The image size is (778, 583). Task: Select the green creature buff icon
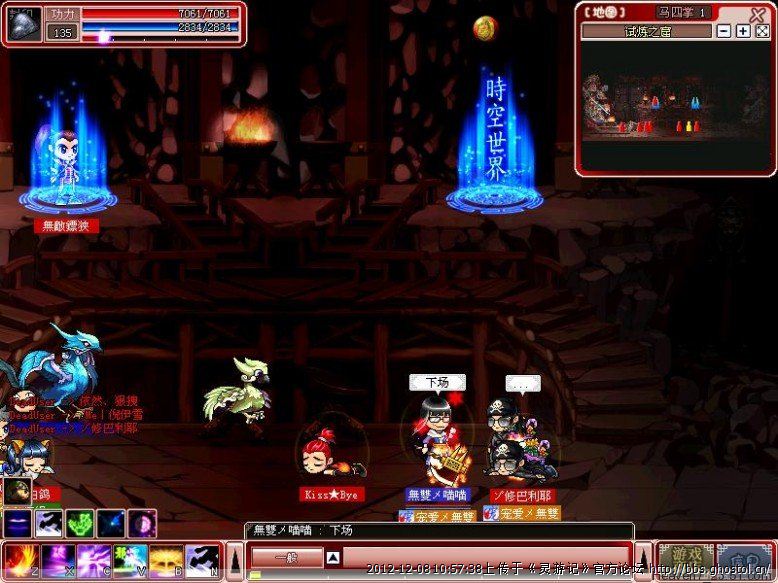tap(80, 522)
